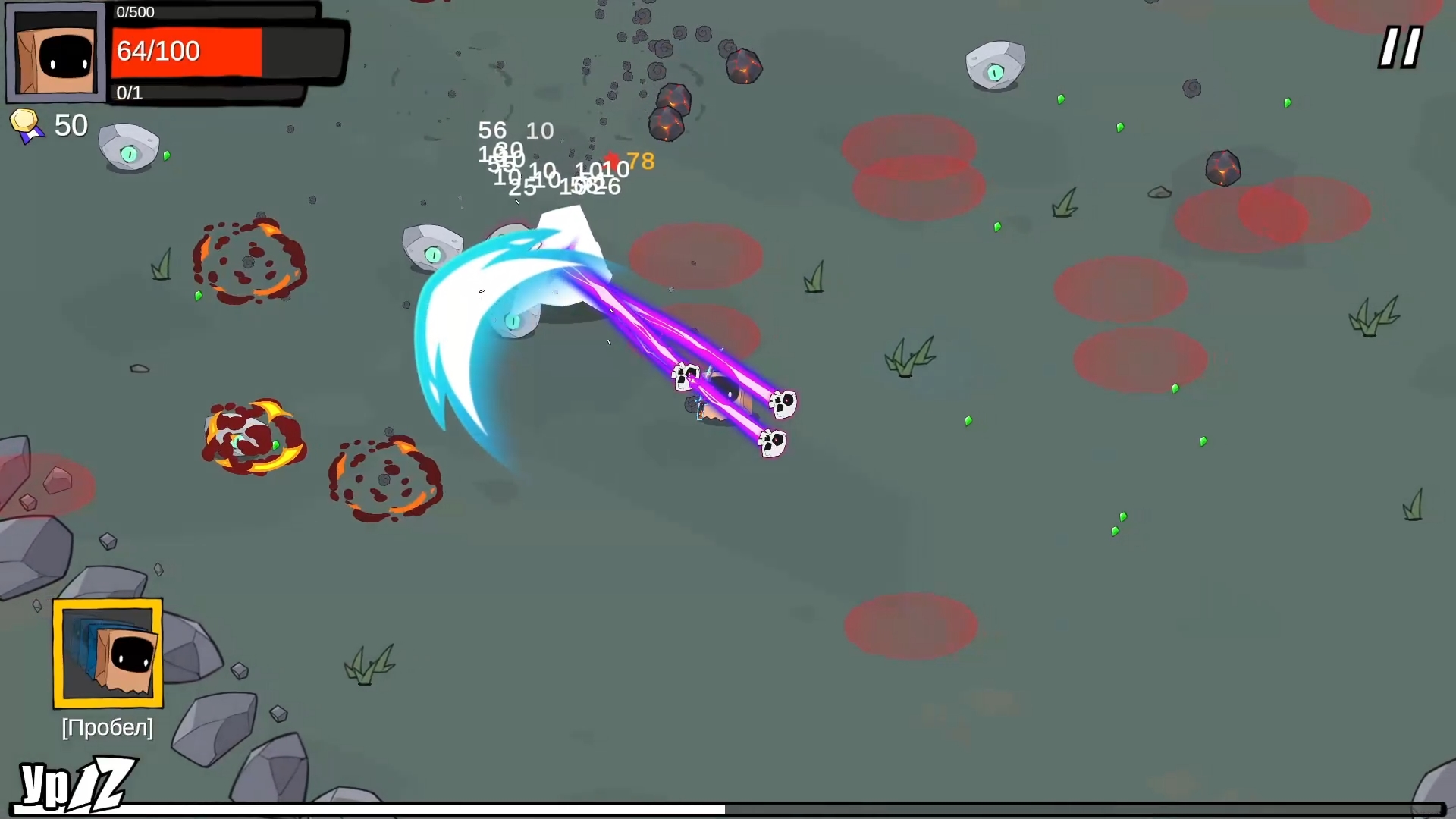Image resolution: width=1456 pixels, height=819 pixels.
Task: Click the pause button in top-right corner
Action: pos(1399,47)
